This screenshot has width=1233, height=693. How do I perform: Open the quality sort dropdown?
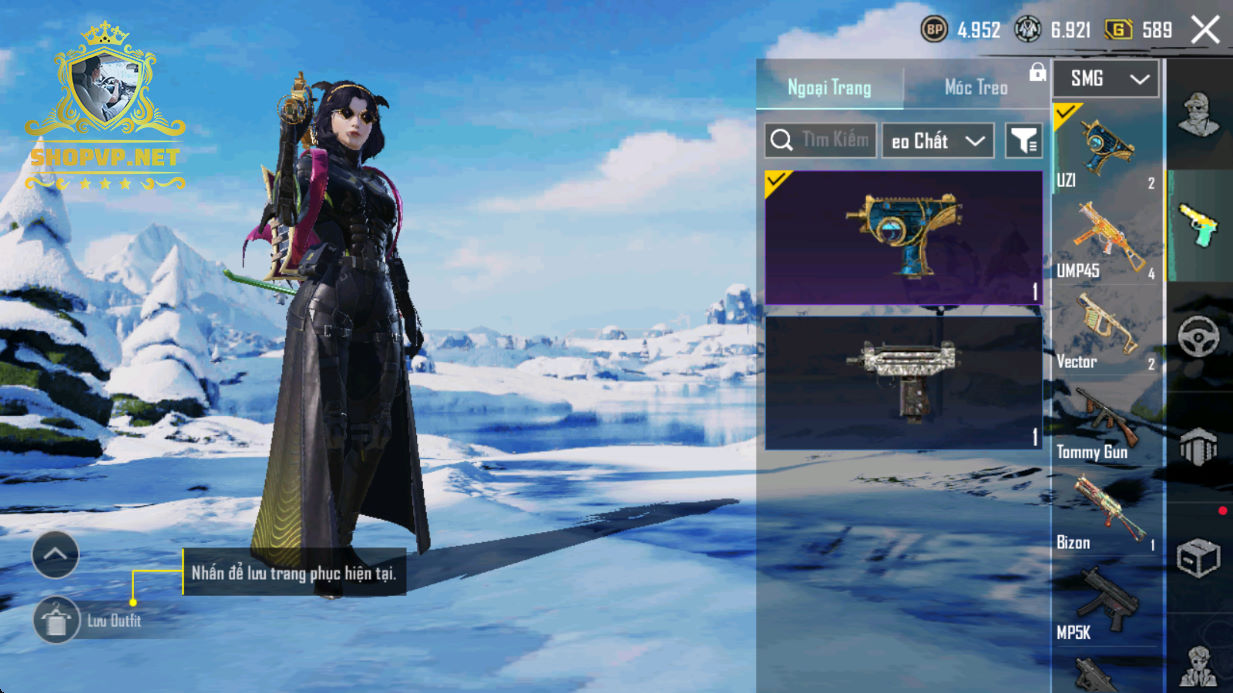click(x=937, y=141)
